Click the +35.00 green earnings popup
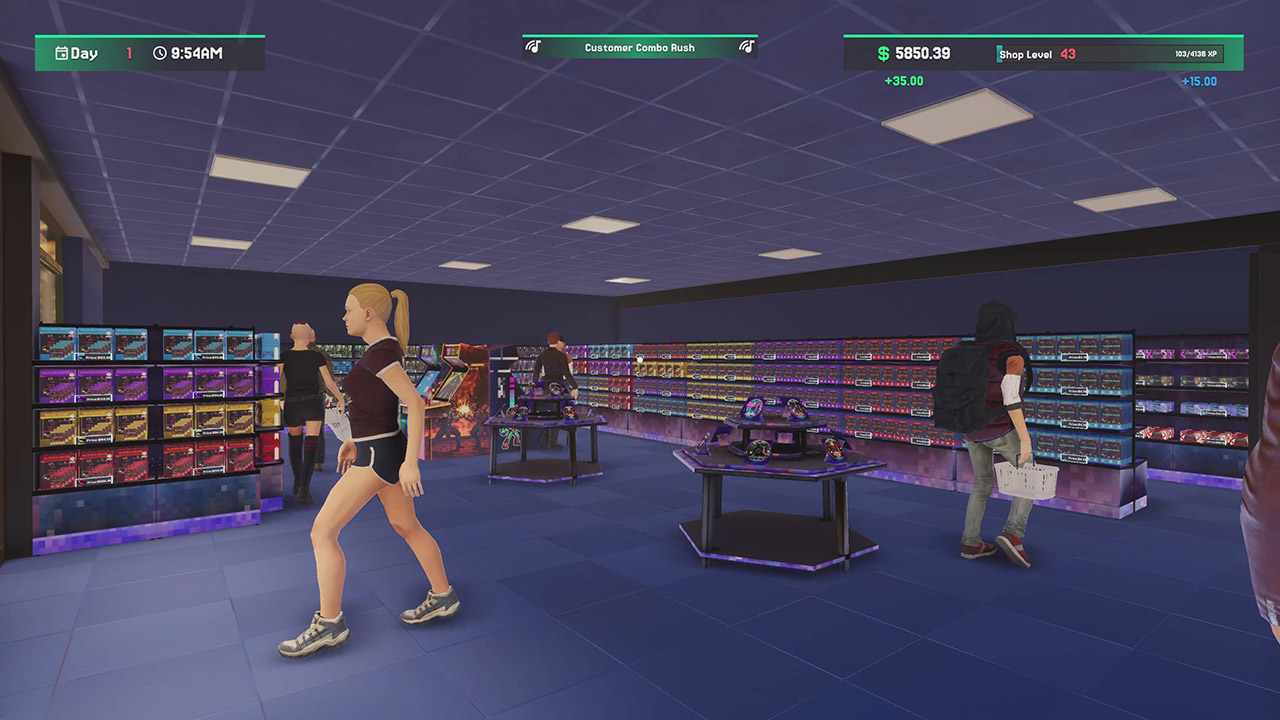Image resolution: width=1280 pixels, height=720 pixels. coord(903,81)
